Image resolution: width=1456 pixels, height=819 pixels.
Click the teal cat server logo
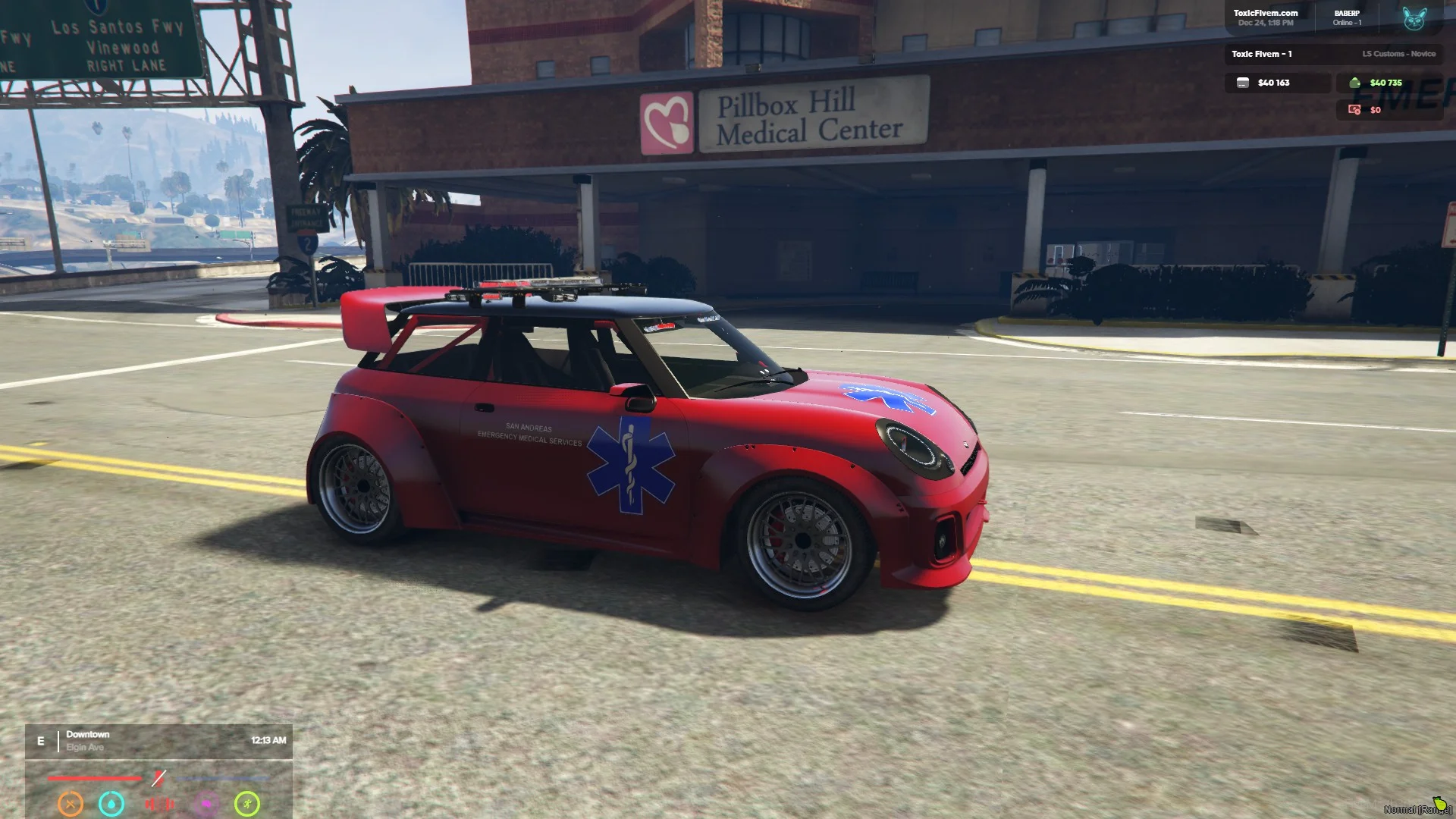click(x=1415, y=20)
